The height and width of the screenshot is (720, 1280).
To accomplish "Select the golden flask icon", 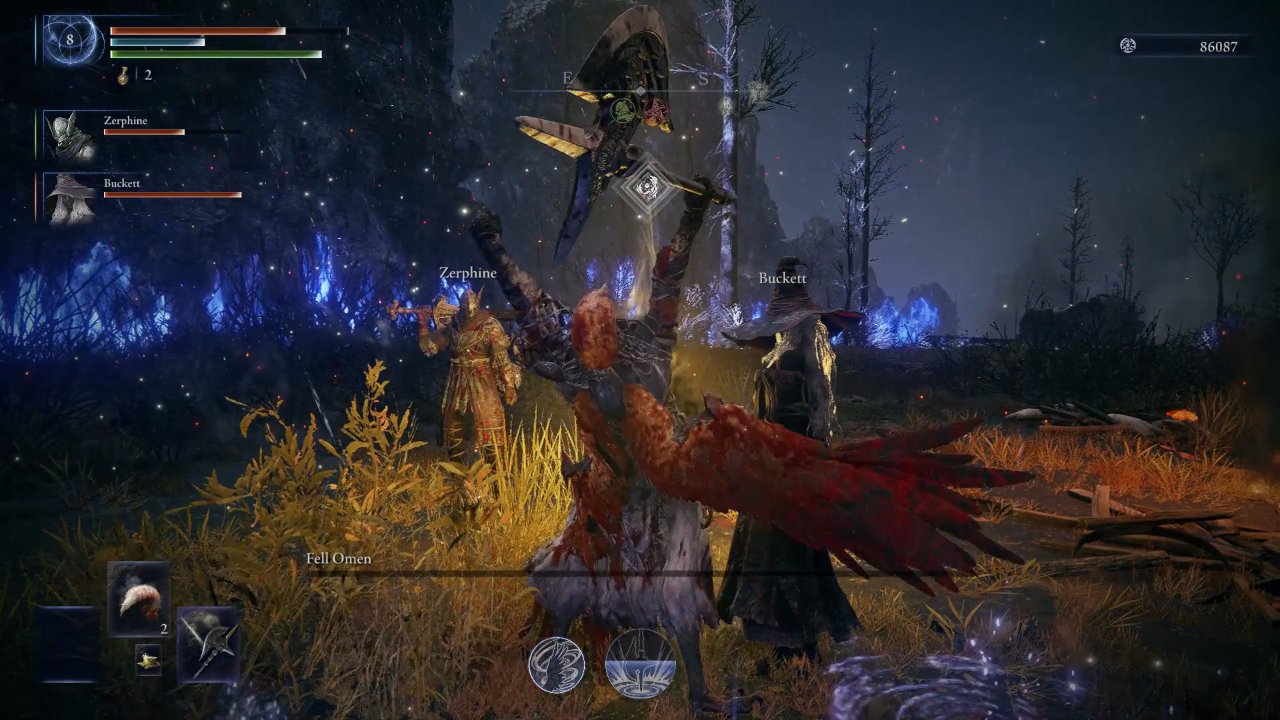I will (124, 75).
